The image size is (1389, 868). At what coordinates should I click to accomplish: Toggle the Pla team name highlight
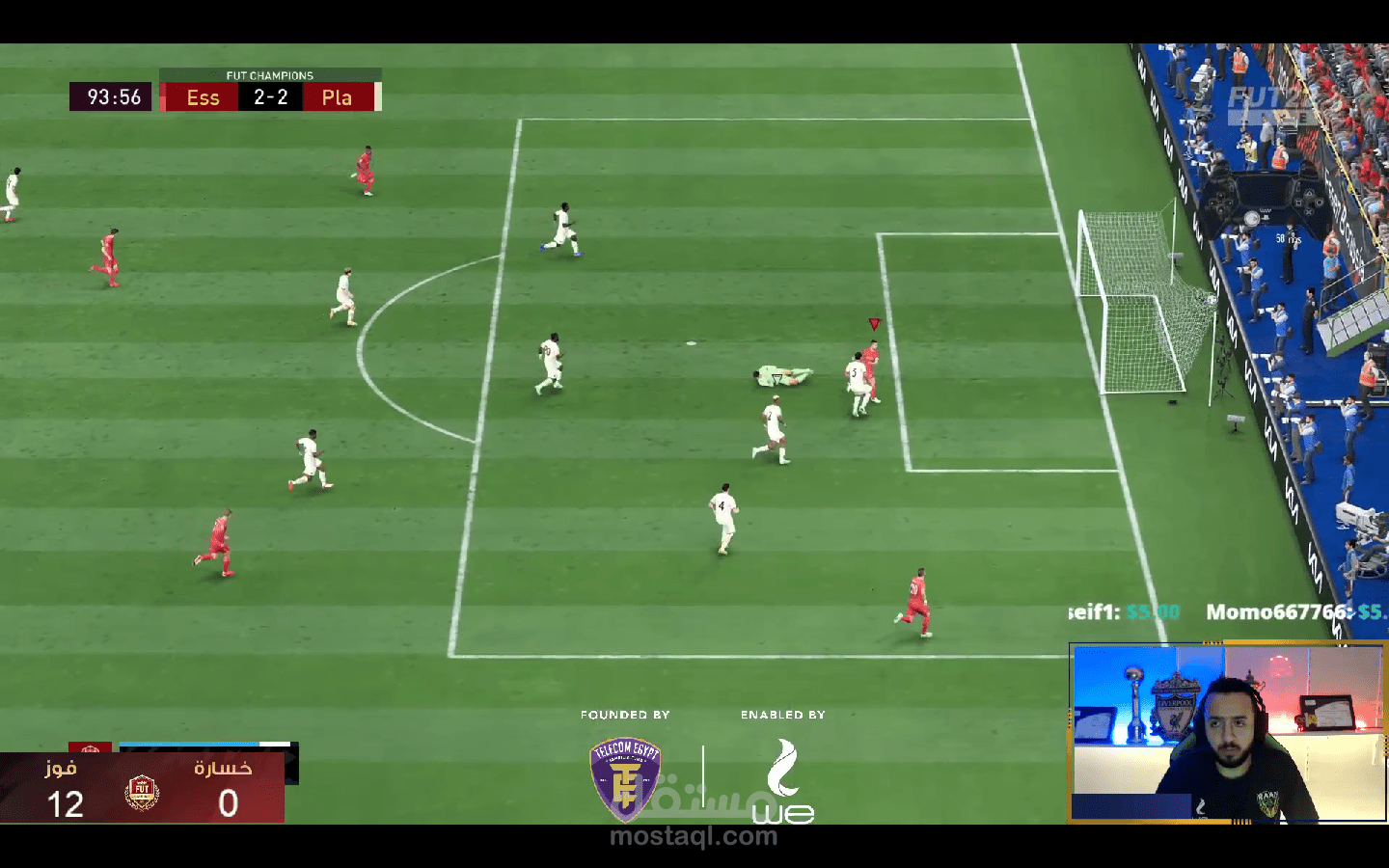click(x=338, y=96)
